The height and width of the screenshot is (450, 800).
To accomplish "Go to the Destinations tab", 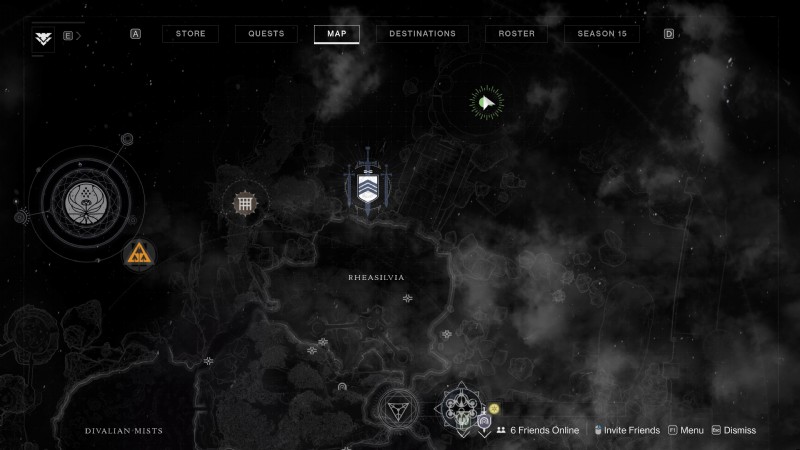I will (x=422, y=34).
